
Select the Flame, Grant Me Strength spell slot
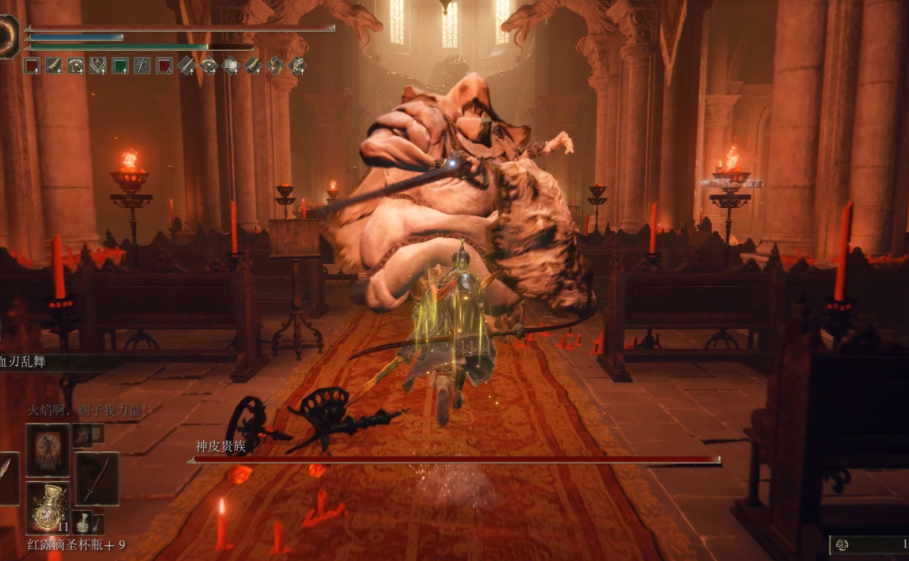point(47,450)
